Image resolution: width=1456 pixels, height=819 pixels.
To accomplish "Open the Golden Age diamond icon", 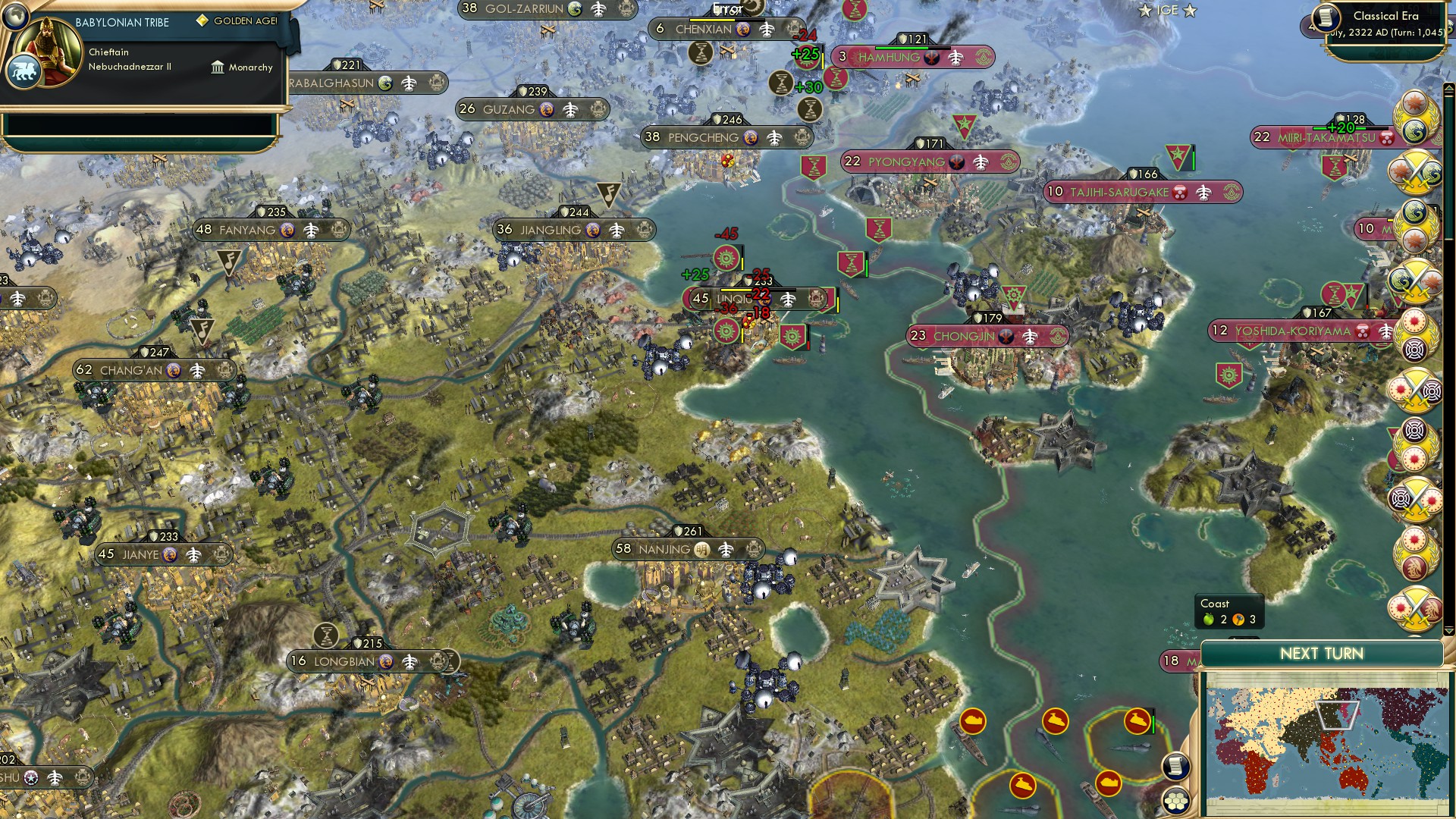I will [x=202, y=21].
